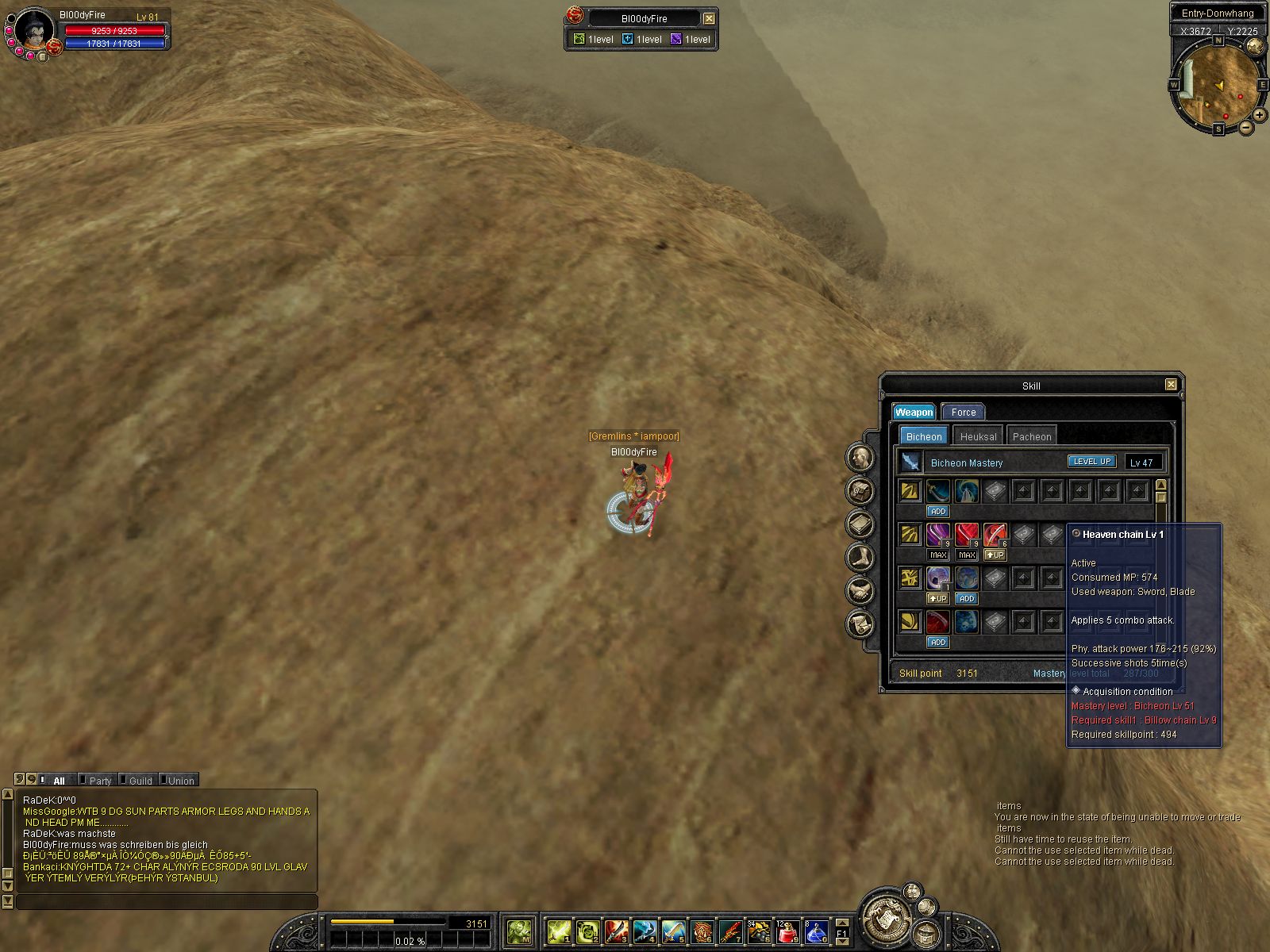The height and width of the screenshot is (952, 1270).
Task: Zoom out the minimap with minus button
Action: 1245,127
